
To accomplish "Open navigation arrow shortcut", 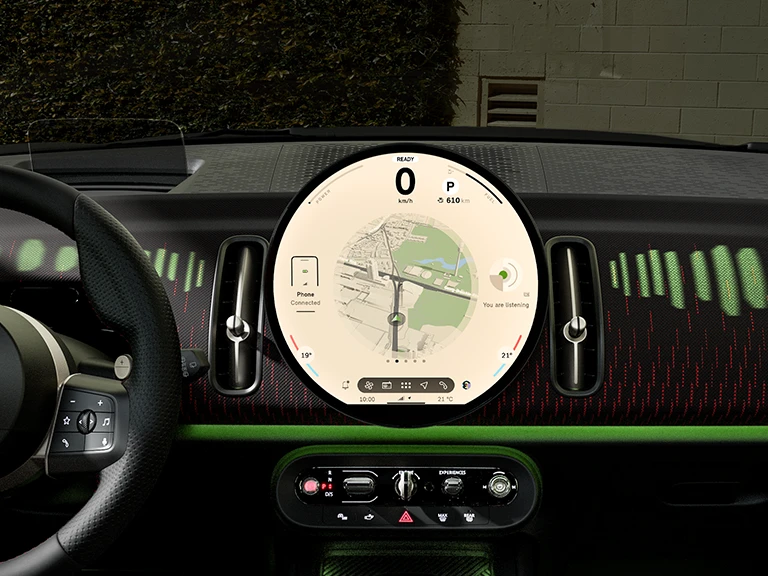I will coord(423,385).
